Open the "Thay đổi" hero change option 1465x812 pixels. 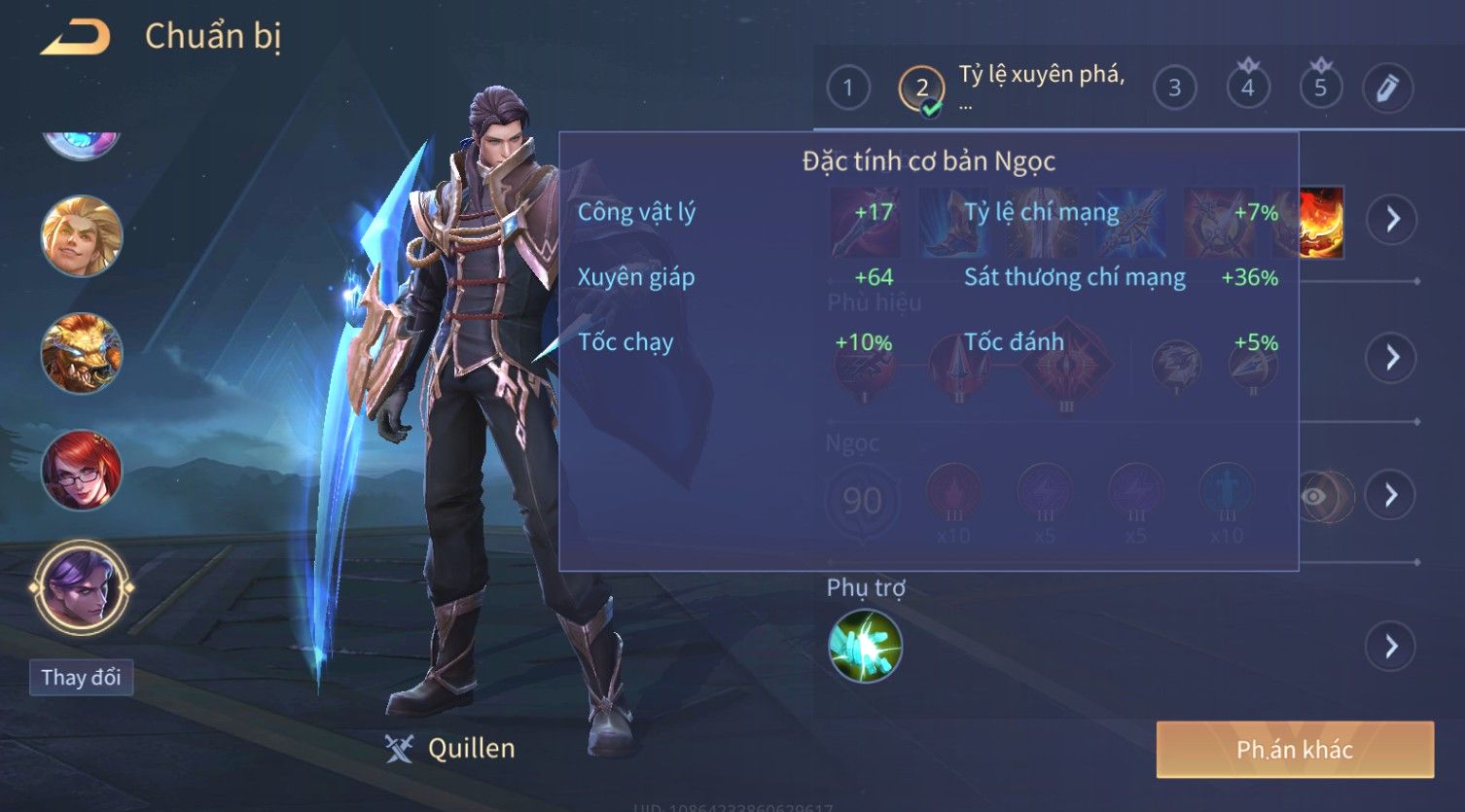pyautogui.click(x=82, y=677)
